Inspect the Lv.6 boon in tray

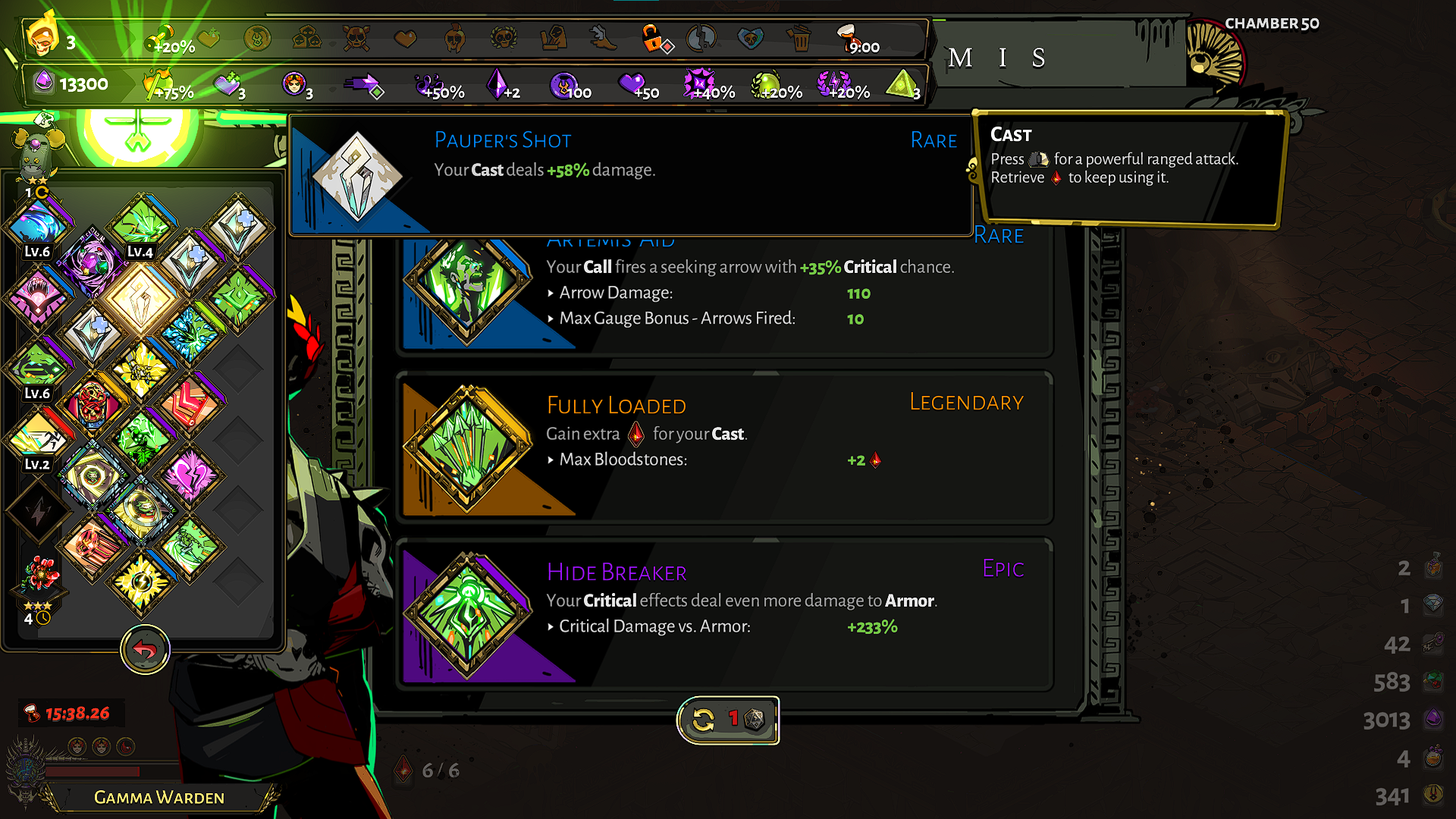click(38, 224)
